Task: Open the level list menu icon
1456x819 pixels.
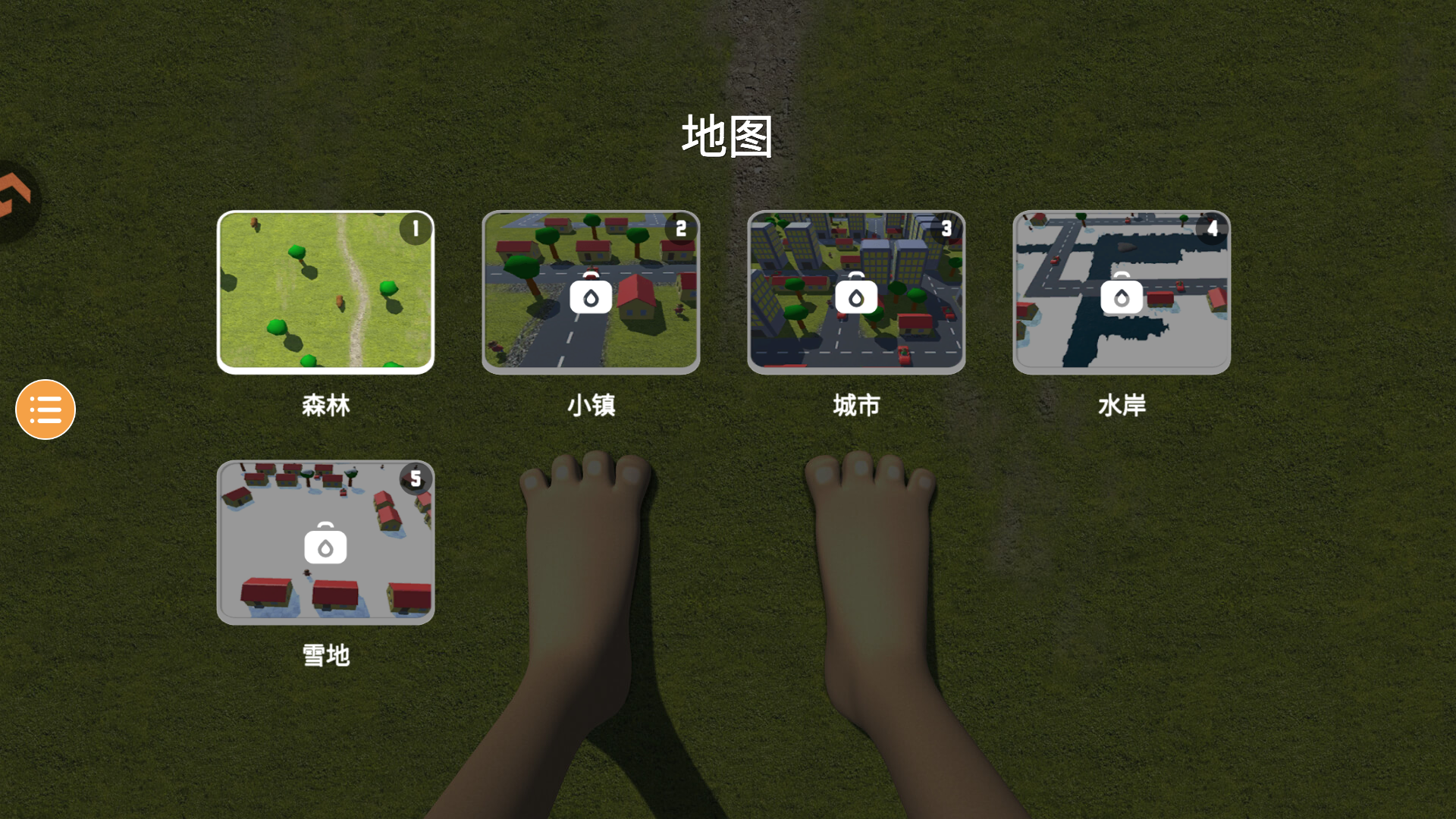Action: (x=45, y=409)
